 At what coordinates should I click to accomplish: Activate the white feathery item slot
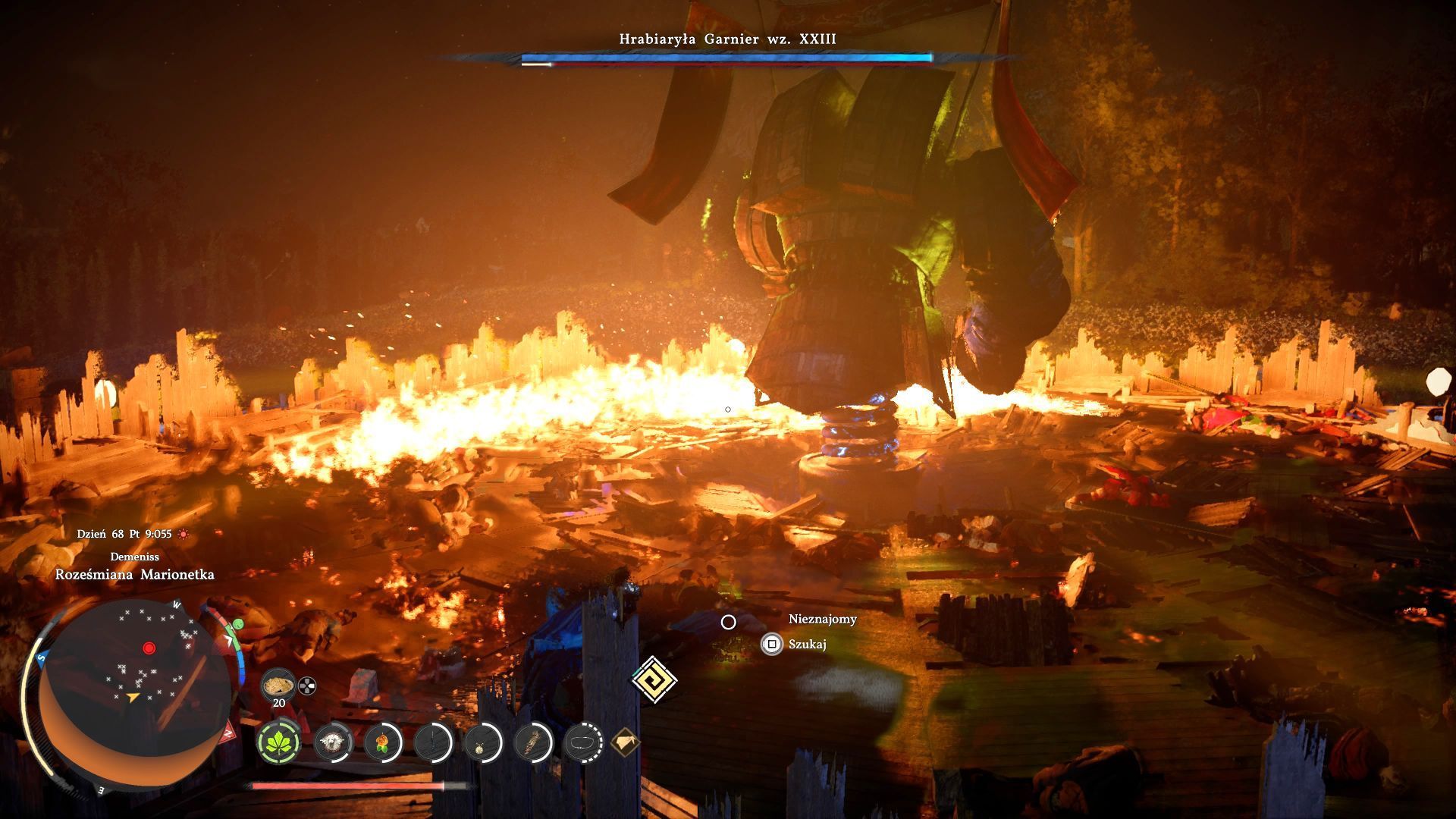coord(331,742)
